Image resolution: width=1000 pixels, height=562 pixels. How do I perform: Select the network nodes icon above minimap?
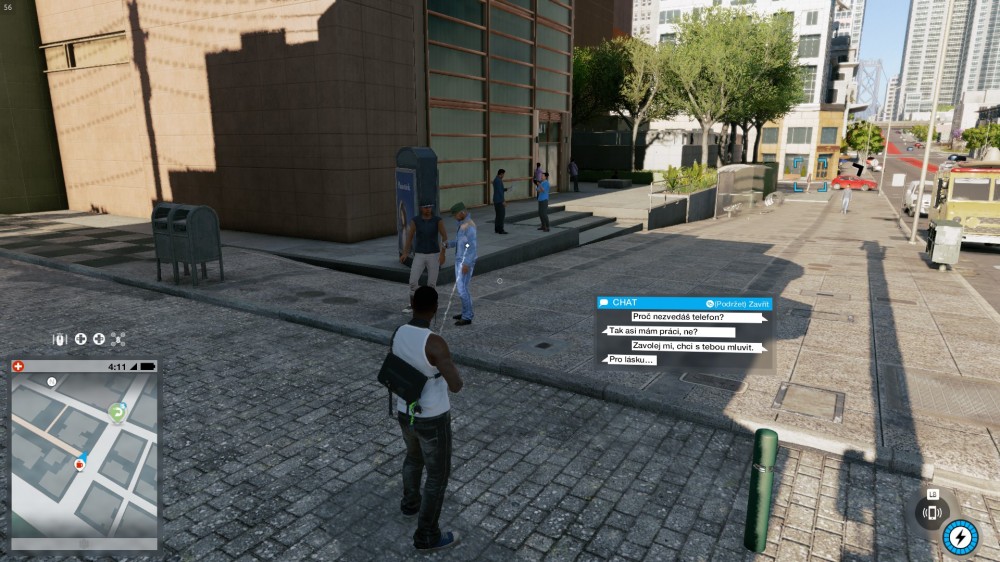[x=117, y=339]
